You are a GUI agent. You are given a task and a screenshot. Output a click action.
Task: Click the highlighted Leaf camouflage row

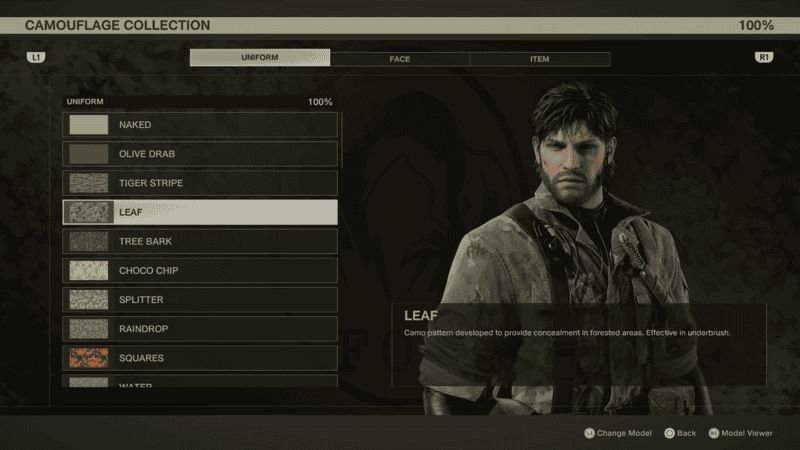point(200,212)
